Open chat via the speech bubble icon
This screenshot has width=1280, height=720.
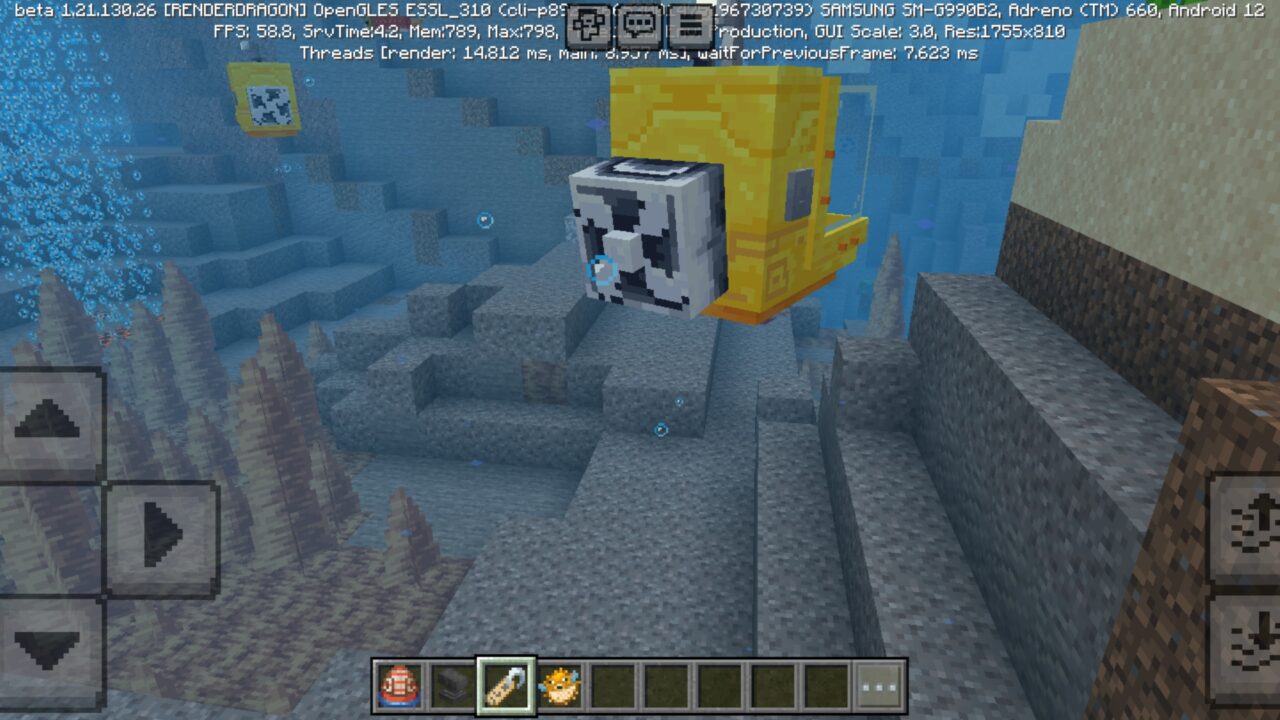point(638,25)
